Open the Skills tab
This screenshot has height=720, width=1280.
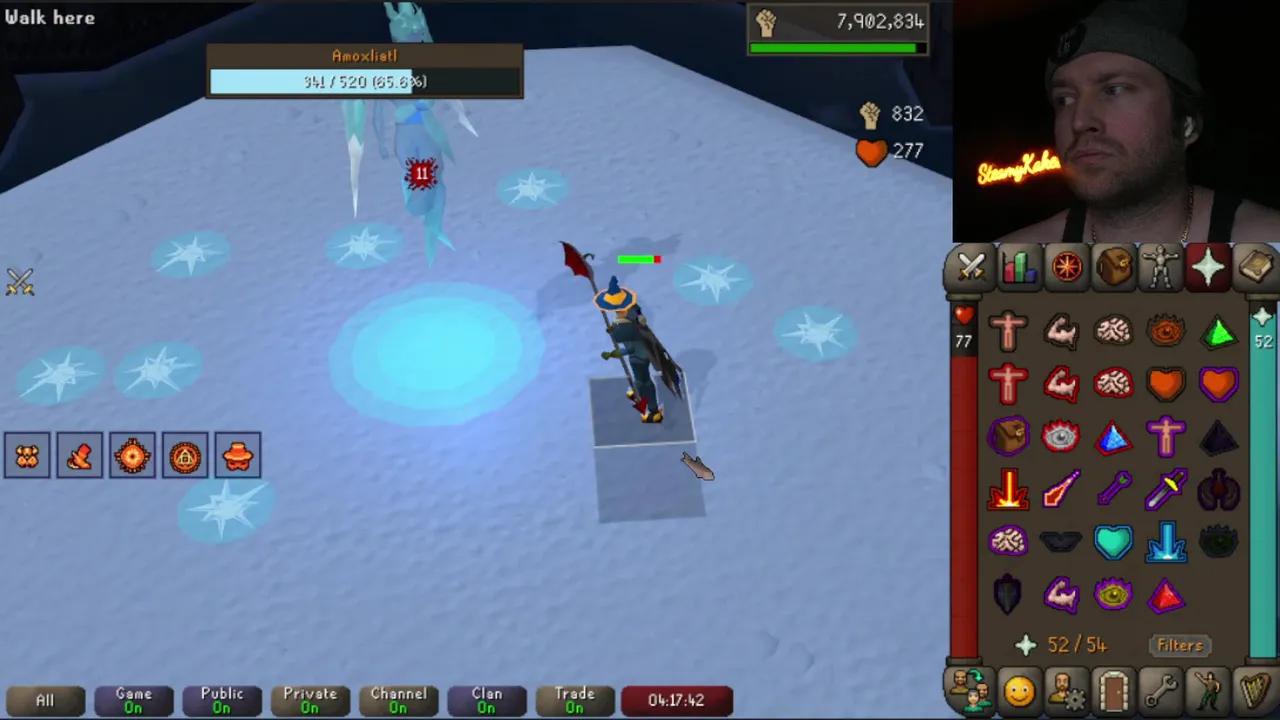click(x=1018, y=265)
